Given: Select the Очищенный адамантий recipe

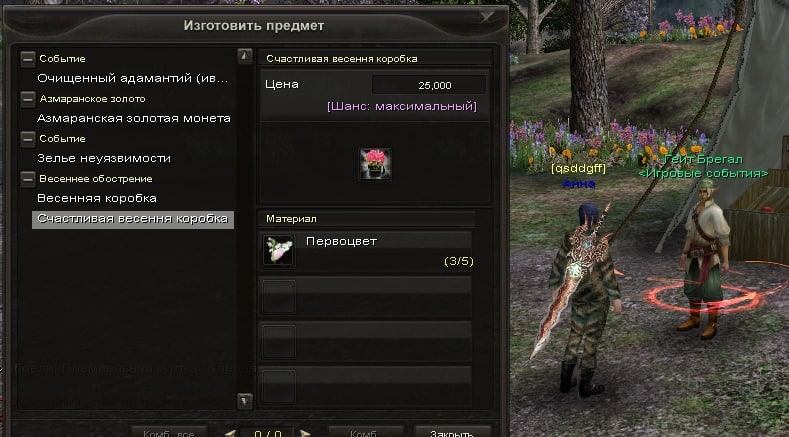Looking at the screenshot, I should point(132,77).
